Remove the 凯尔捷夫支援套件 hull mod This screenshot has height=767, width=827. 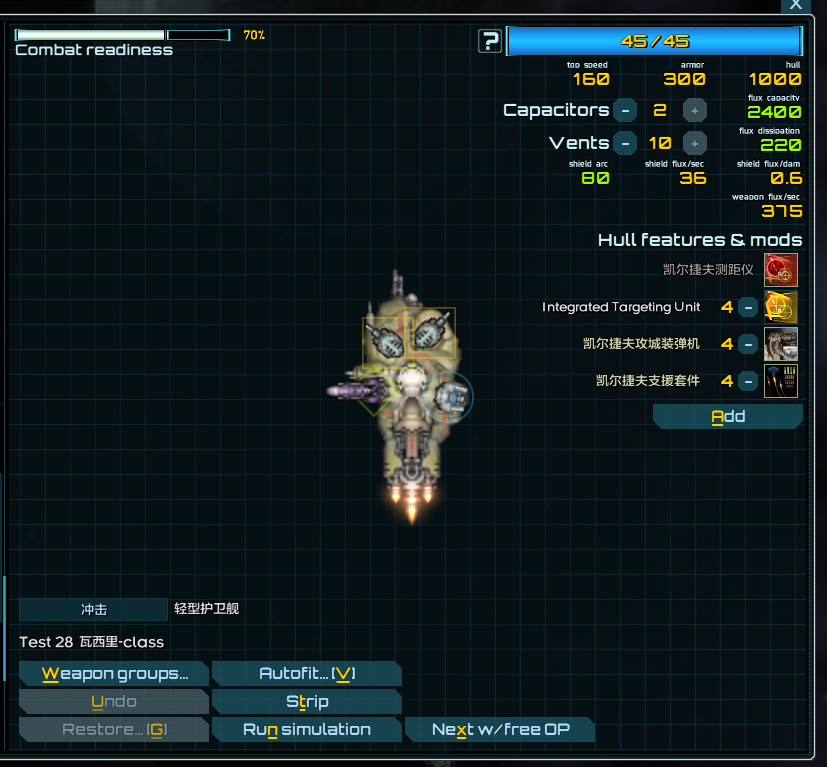(748, 381)
